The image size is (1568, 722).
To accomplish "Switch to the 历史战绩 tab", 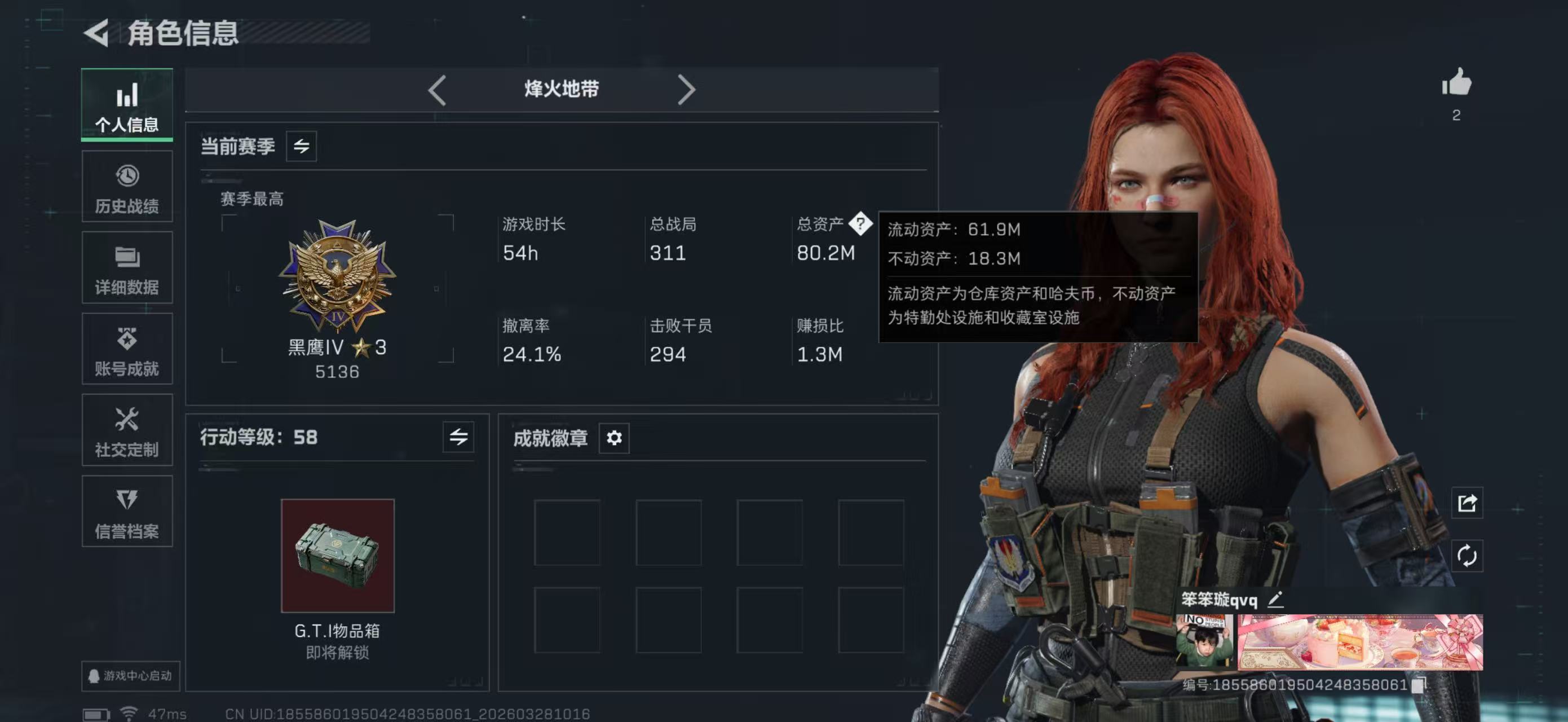I will coord(127,186).
